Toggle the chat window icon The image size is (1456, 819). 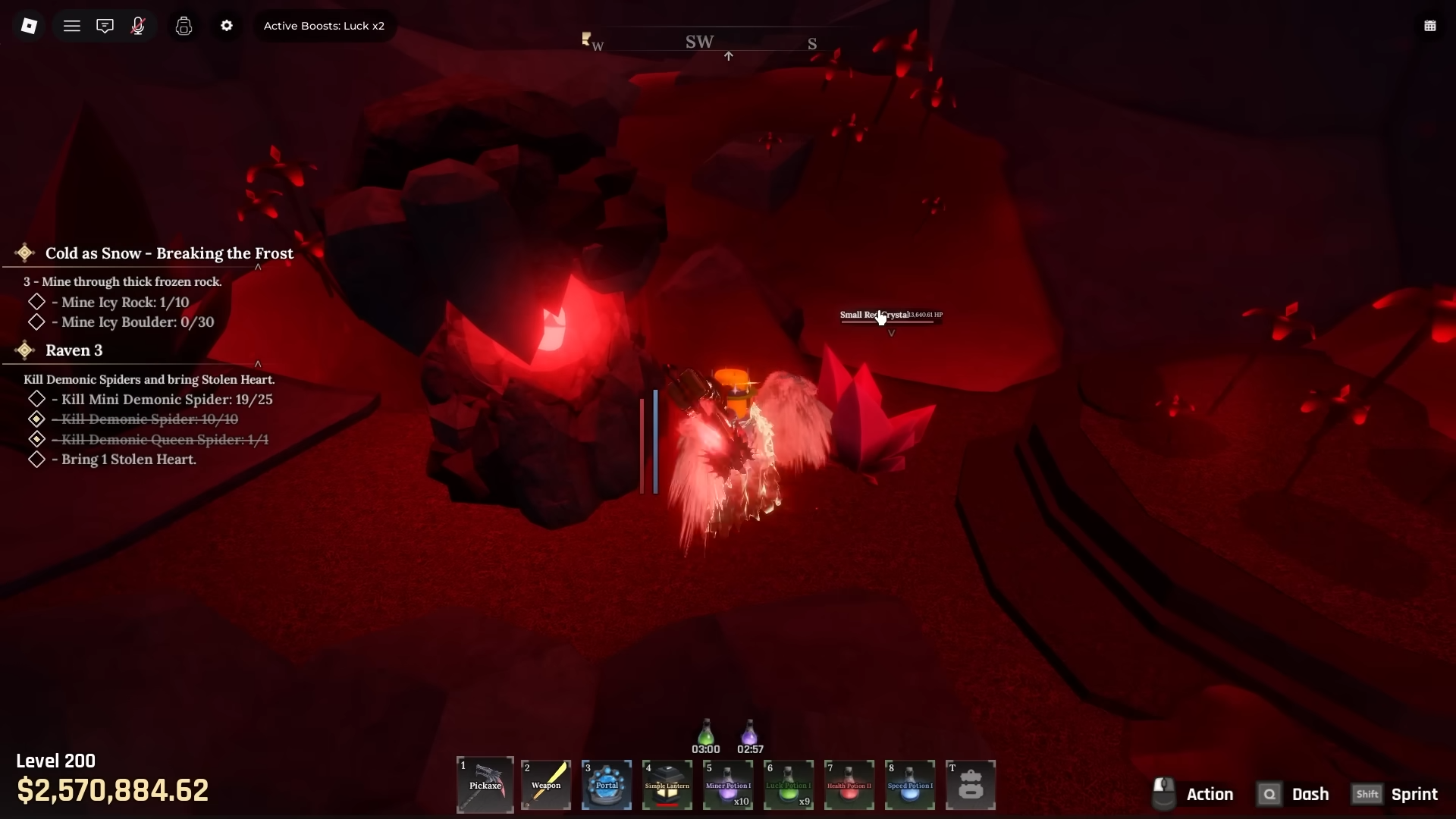tap(105, 26)
